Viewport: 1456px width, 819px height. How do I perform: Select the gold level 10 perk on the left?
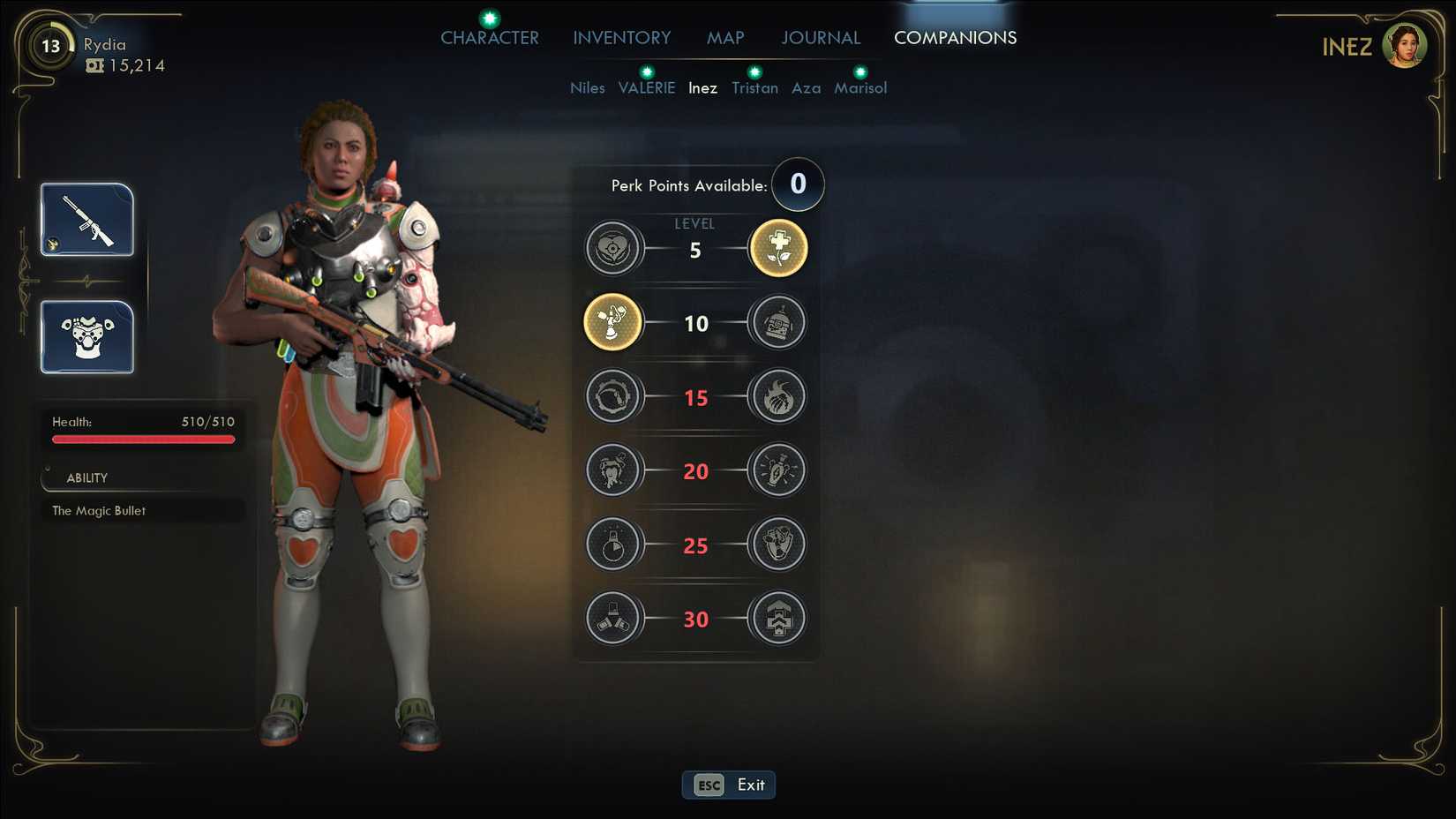coord(612,322)
